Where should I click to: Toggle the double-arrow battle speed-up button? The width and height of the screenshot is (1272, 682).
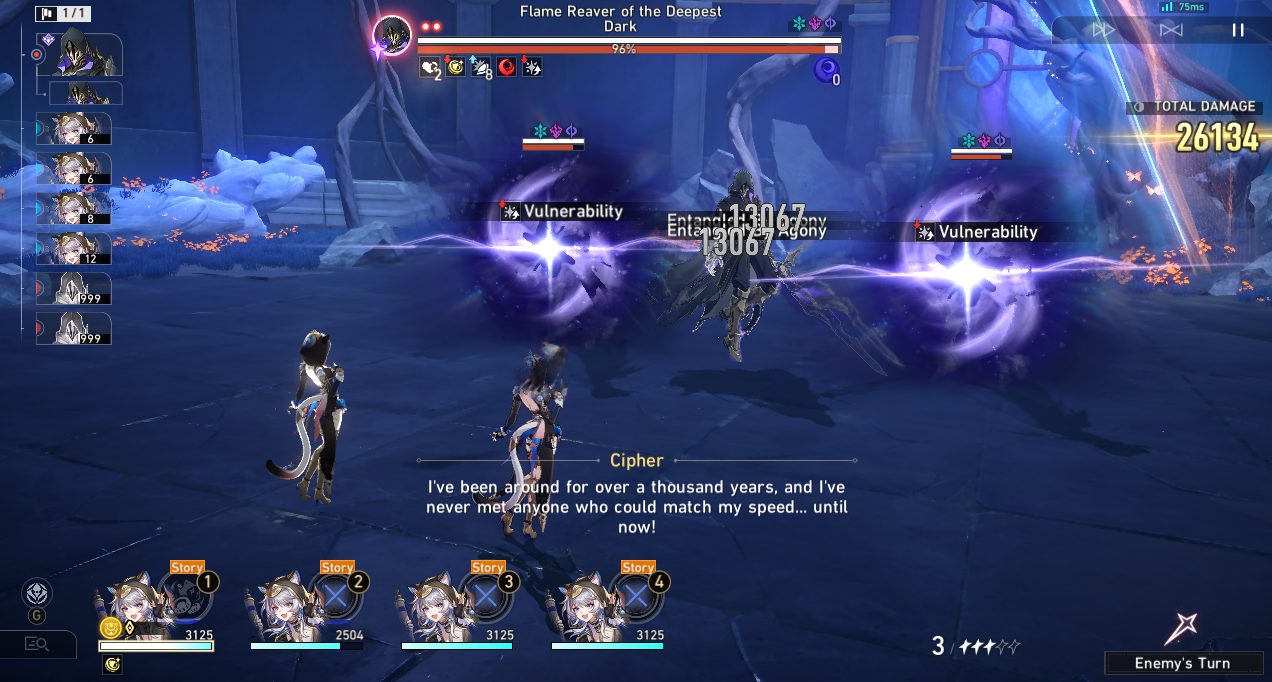[x=1103, y=30]
